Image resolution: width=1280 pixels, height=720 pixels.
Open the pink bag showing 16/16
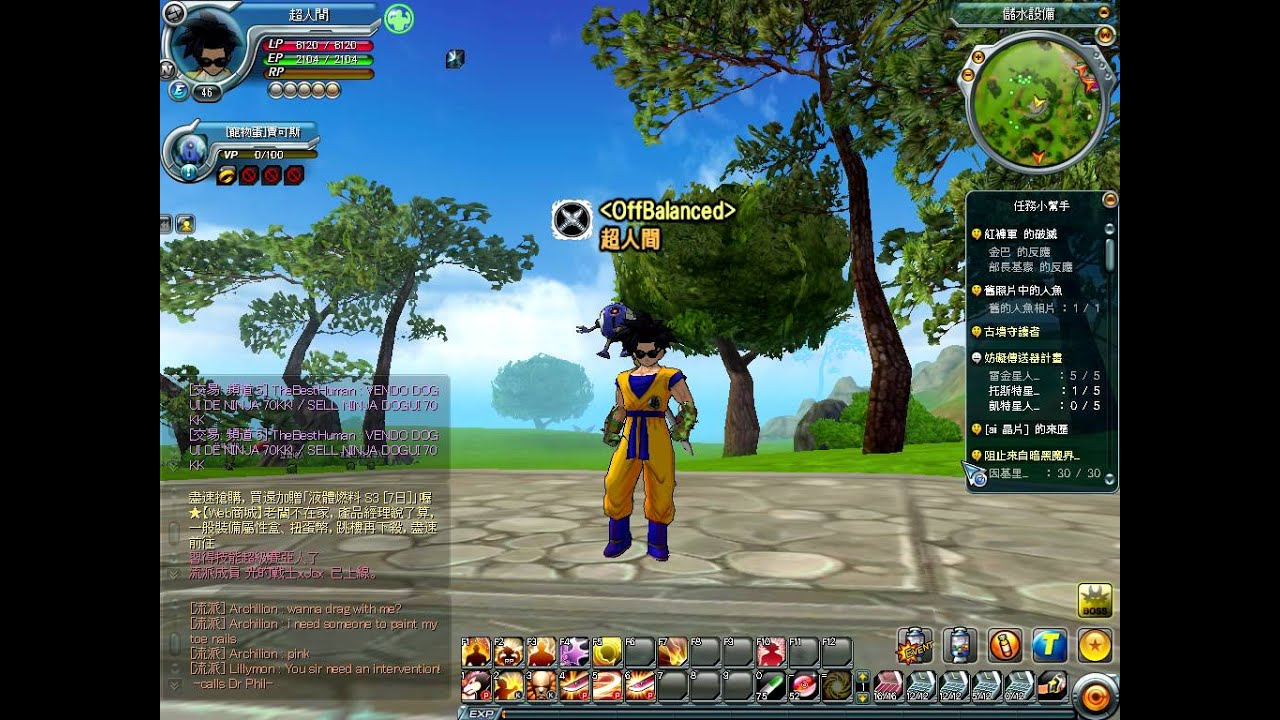888,685
